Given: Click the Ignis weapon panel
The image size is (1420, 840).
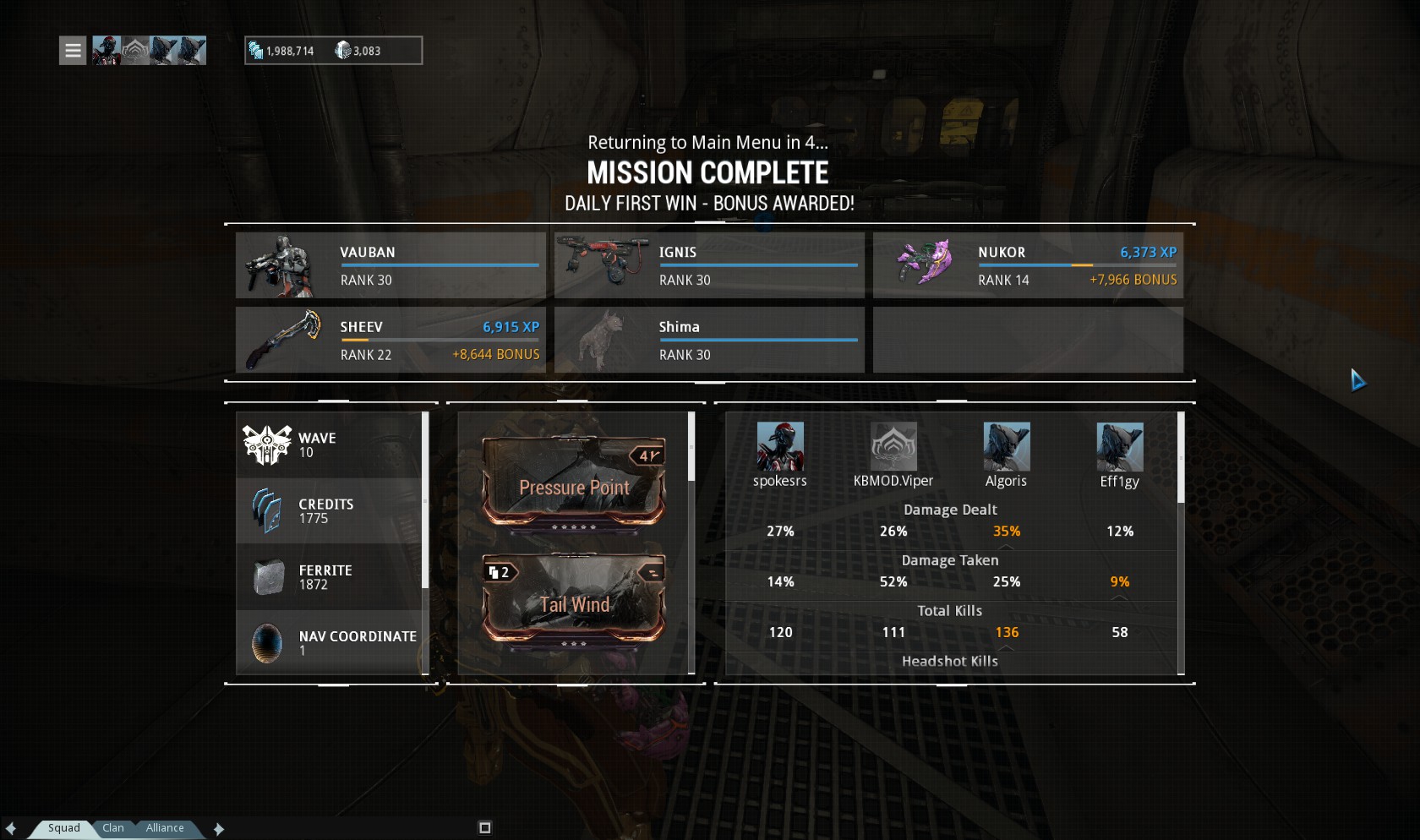Looking at the screenshot, I should 709,265.
